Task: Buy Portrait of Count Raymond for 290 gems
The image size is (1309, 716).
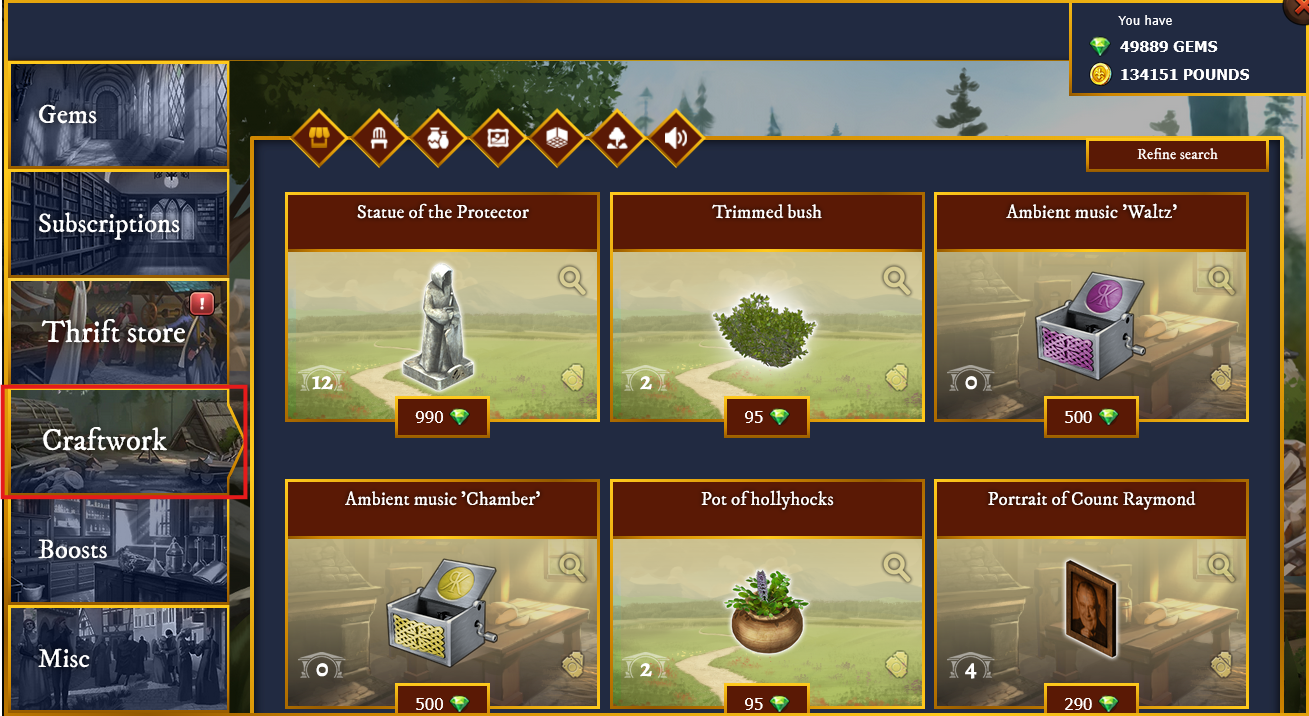Action: tap(1091, 704)
